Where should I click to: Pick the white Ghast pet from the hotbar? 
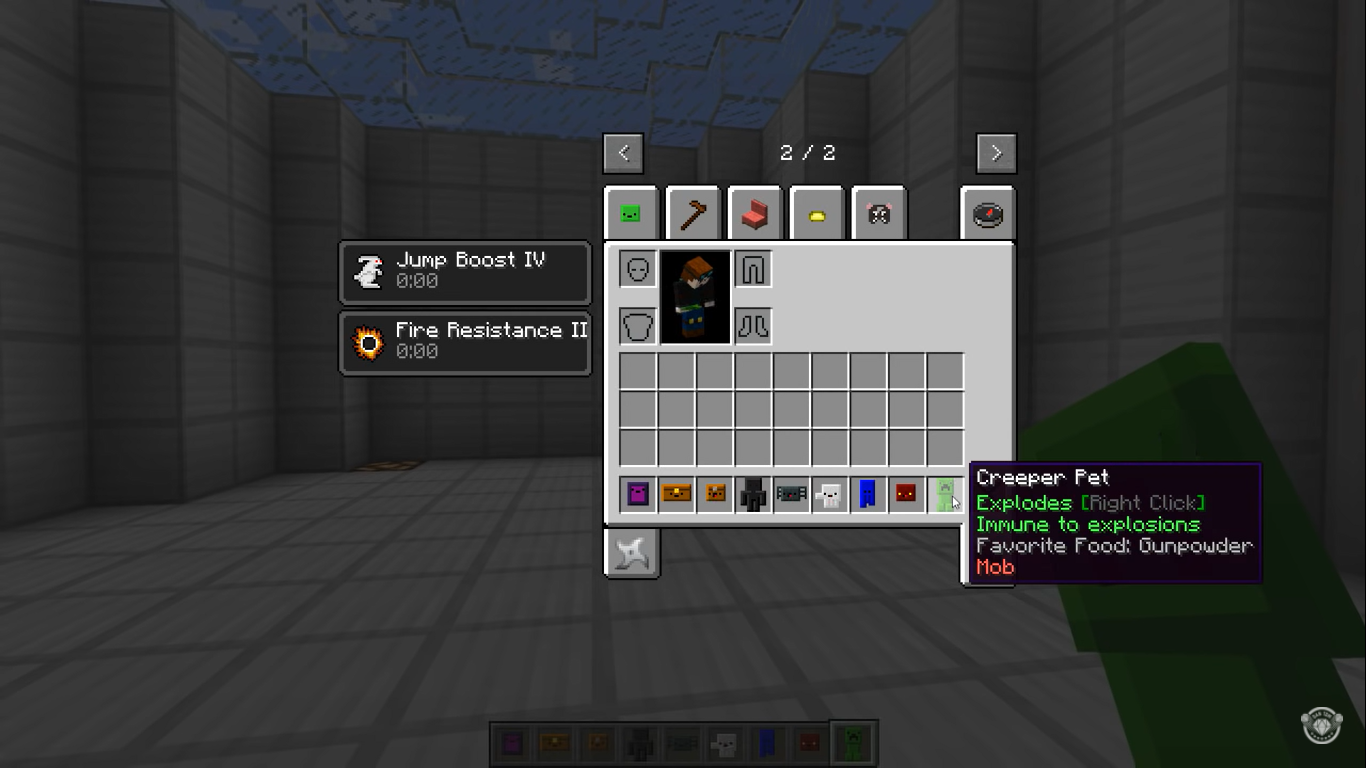click(x=830, y=494)
